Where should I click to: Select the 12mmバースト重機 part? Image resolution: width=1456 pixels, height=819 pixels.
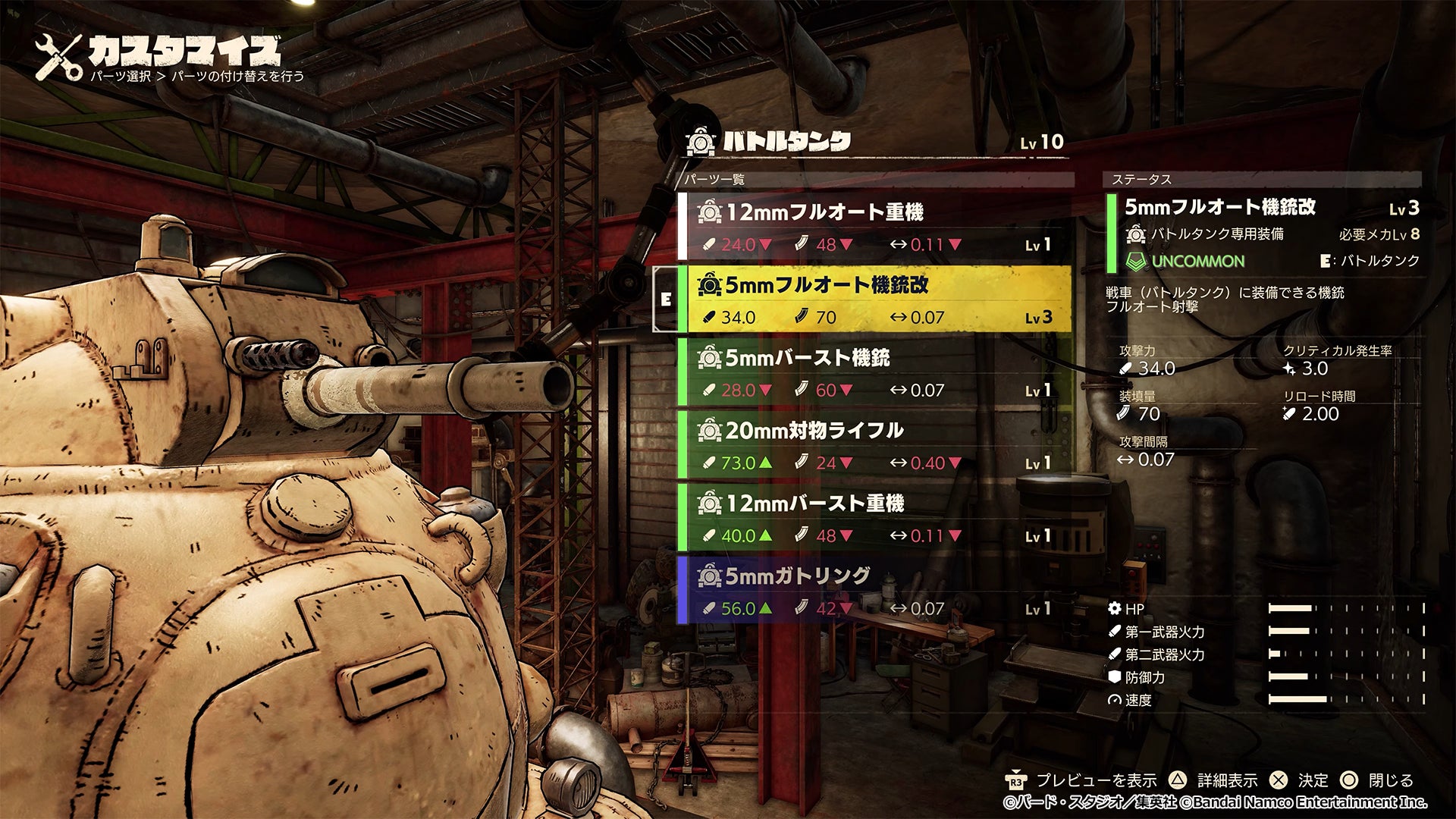pos(876,517)
